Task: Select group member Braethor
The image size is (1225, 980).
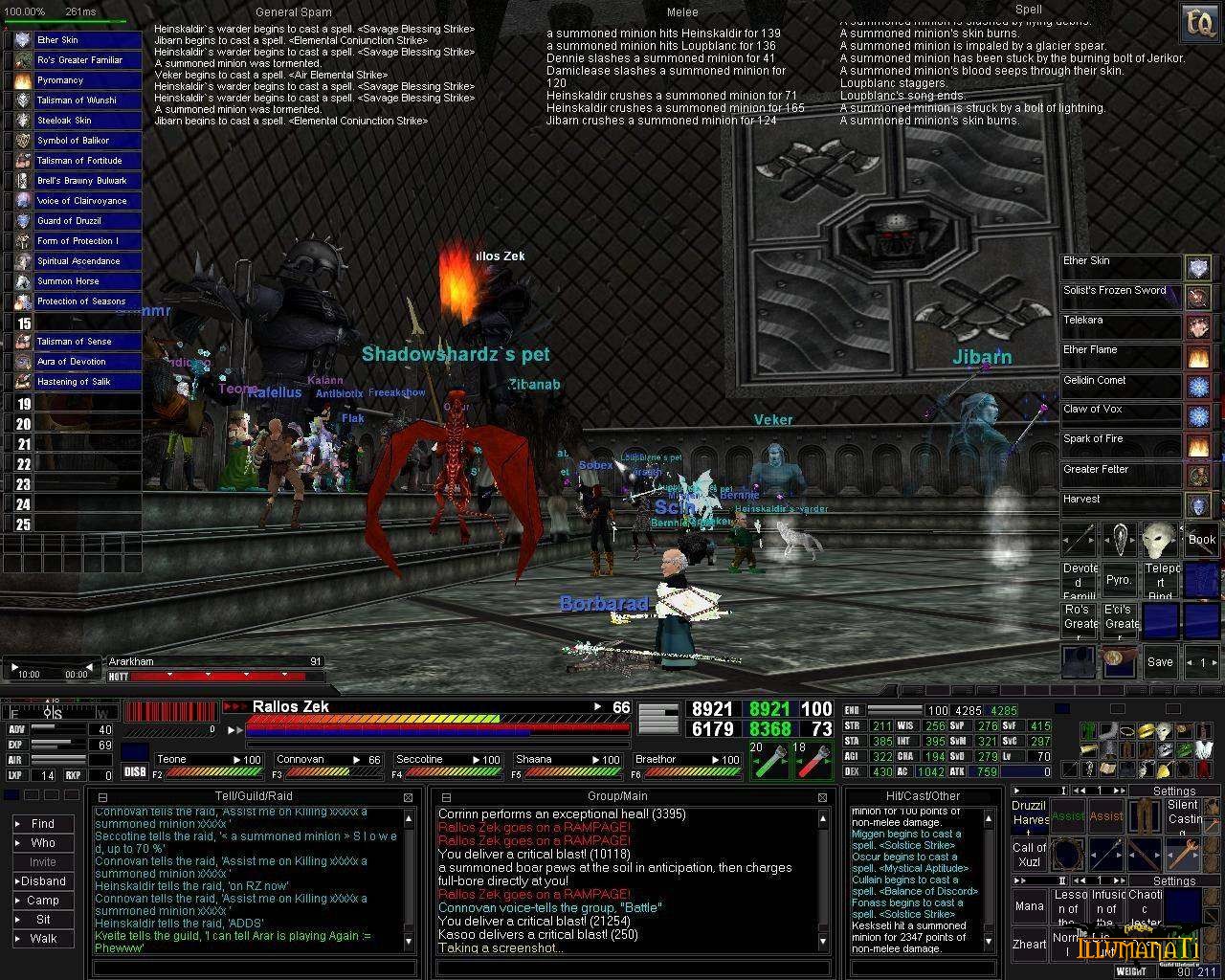Action: click(686, 760)
